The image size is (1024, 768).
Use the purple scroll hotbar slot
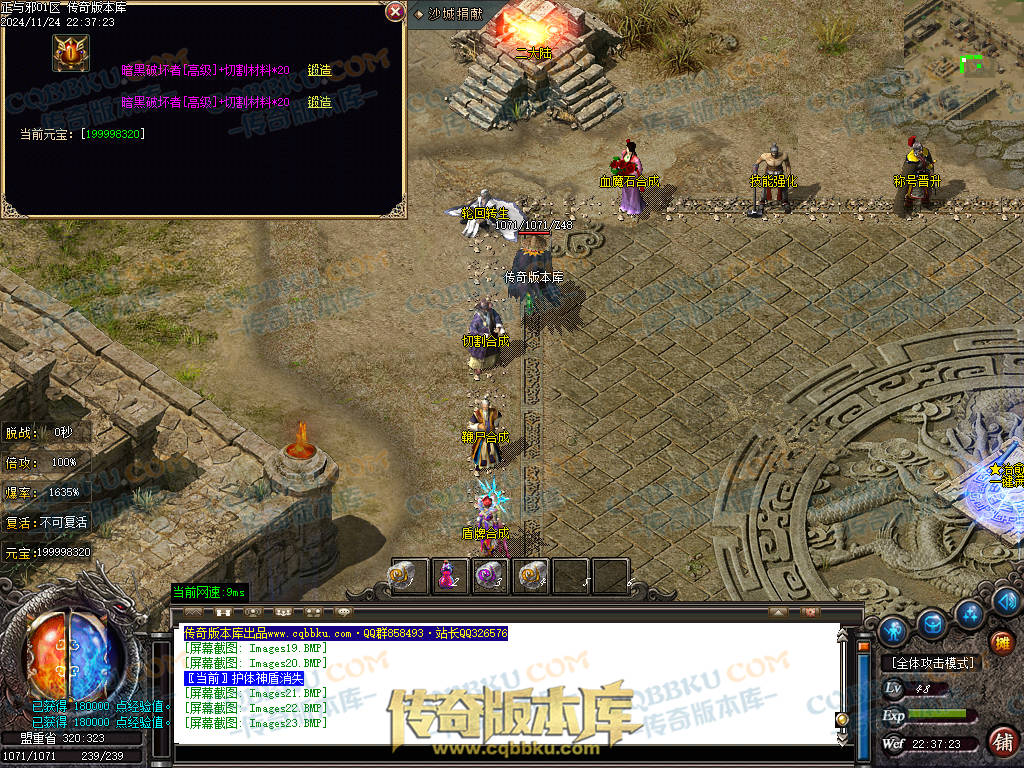pyautogui.click(x=489, y=576)
